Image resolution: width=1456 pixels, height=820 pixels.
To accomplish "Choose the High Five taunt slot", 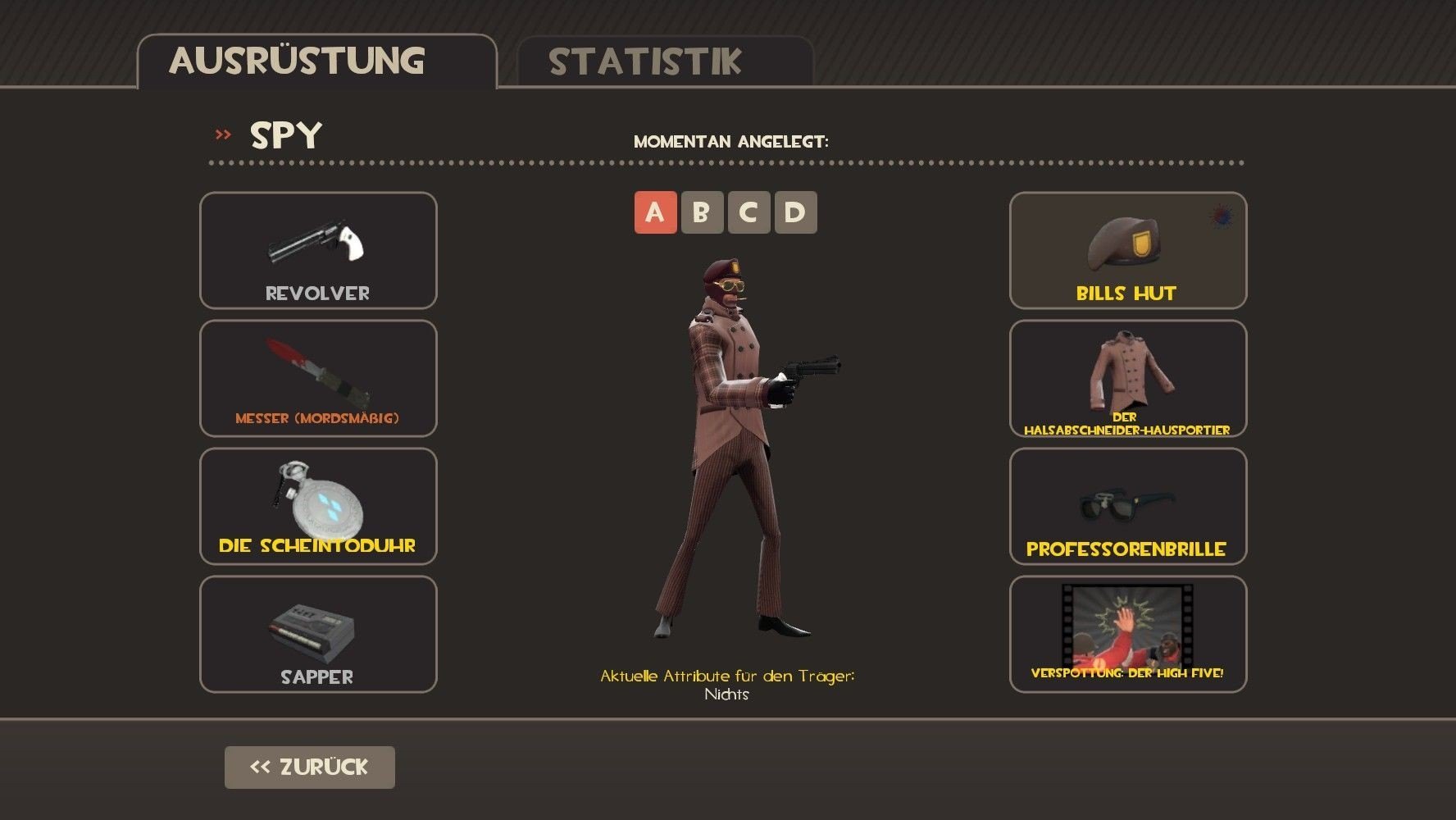I will coord(1127,634).
